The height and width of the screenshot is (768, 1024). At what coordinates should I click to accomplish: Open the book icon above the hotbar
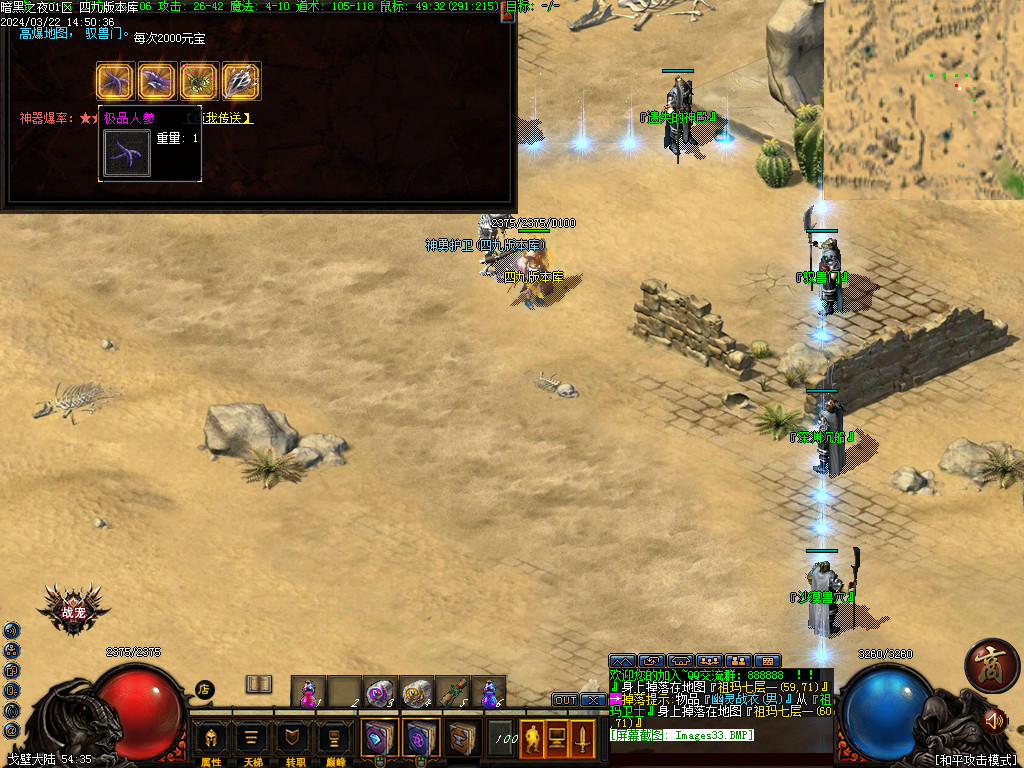coord(259,684)
